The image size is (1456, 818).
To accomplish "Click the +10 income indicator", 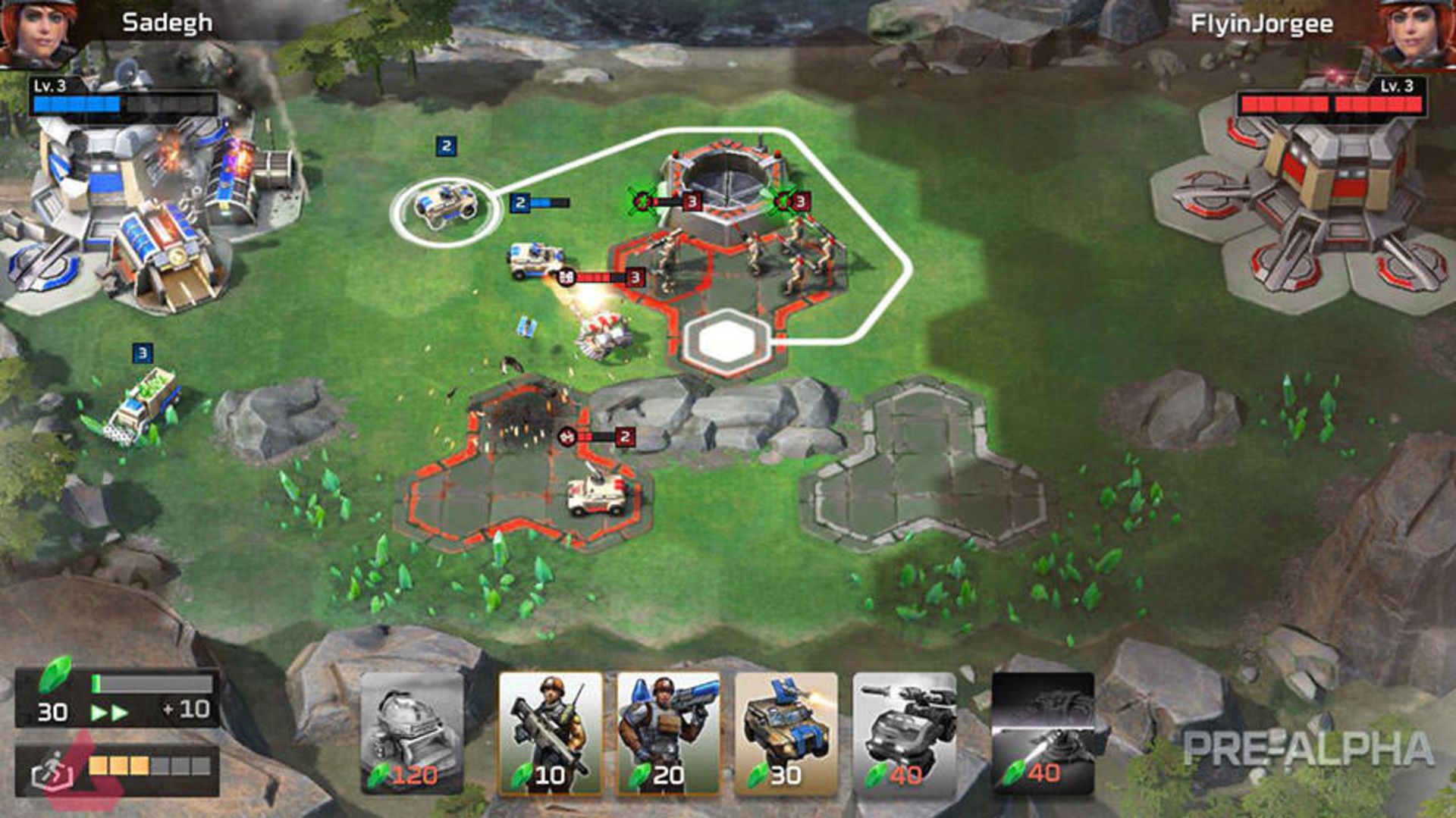I will point(187,711).
